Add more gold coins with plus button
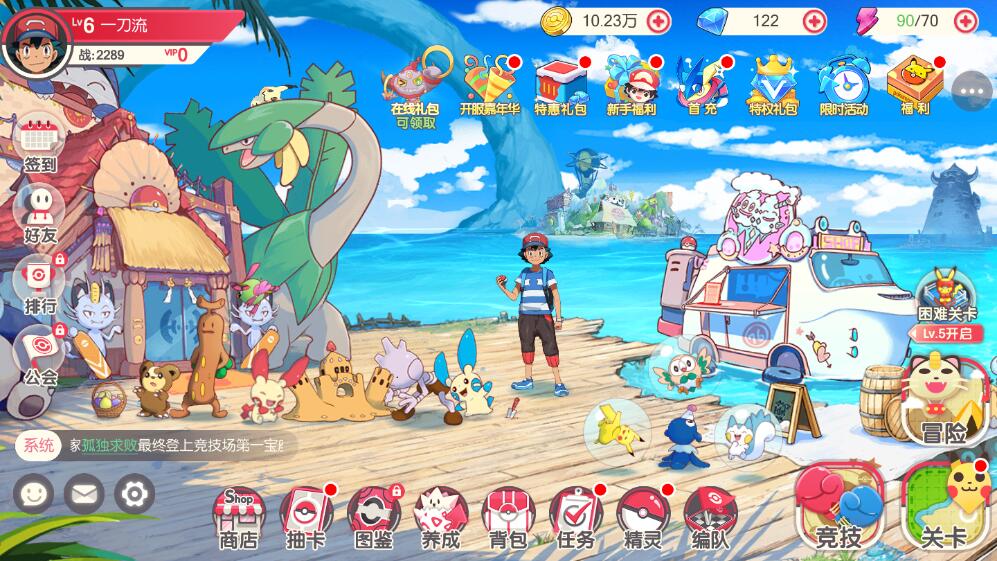This screenshot has height=561, width=997. [x=658, y=21]
